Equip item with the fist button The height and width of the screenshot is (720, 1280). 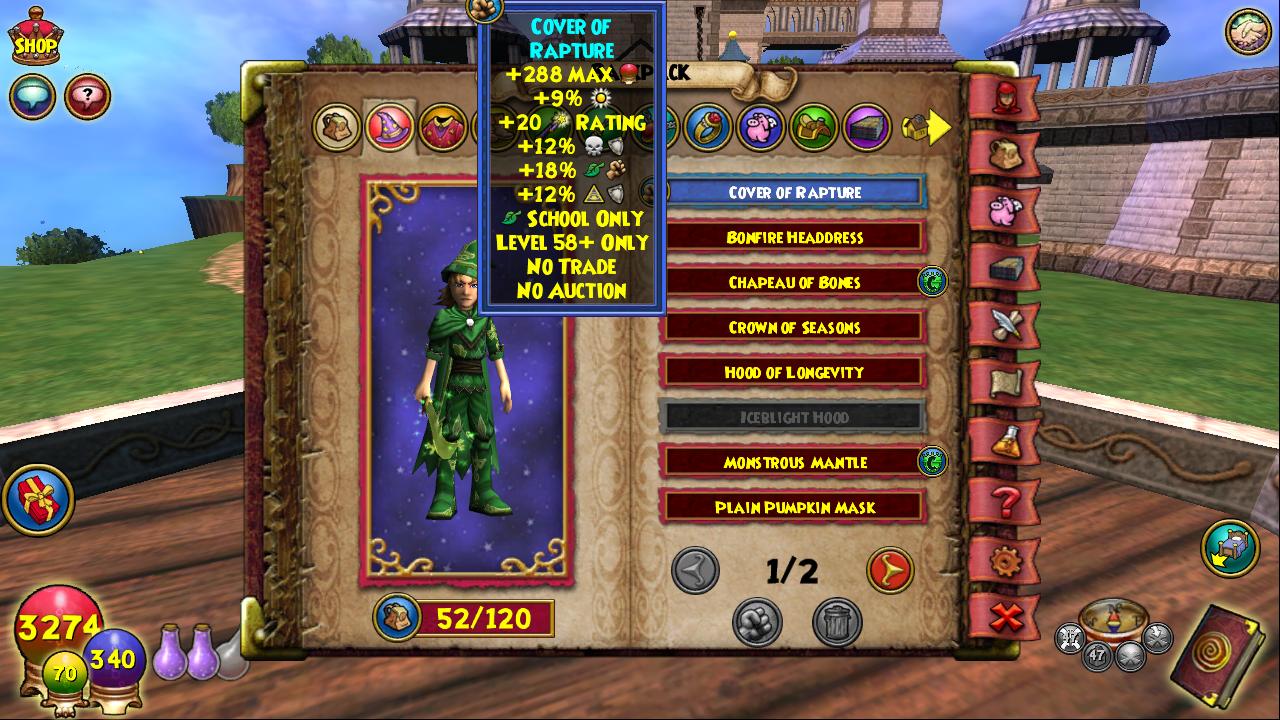(757, 621)
